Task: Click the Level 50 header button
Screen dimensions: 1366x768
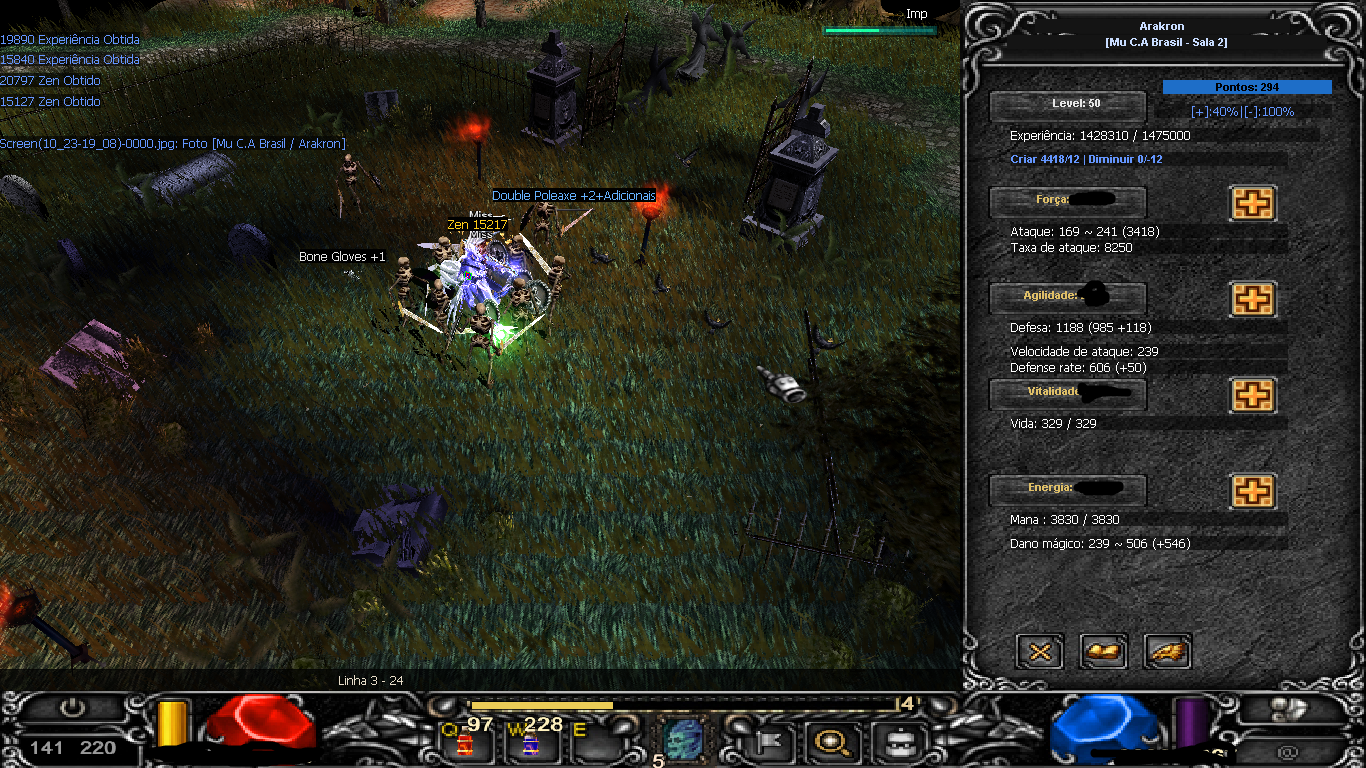Action: pos(1067,105)
